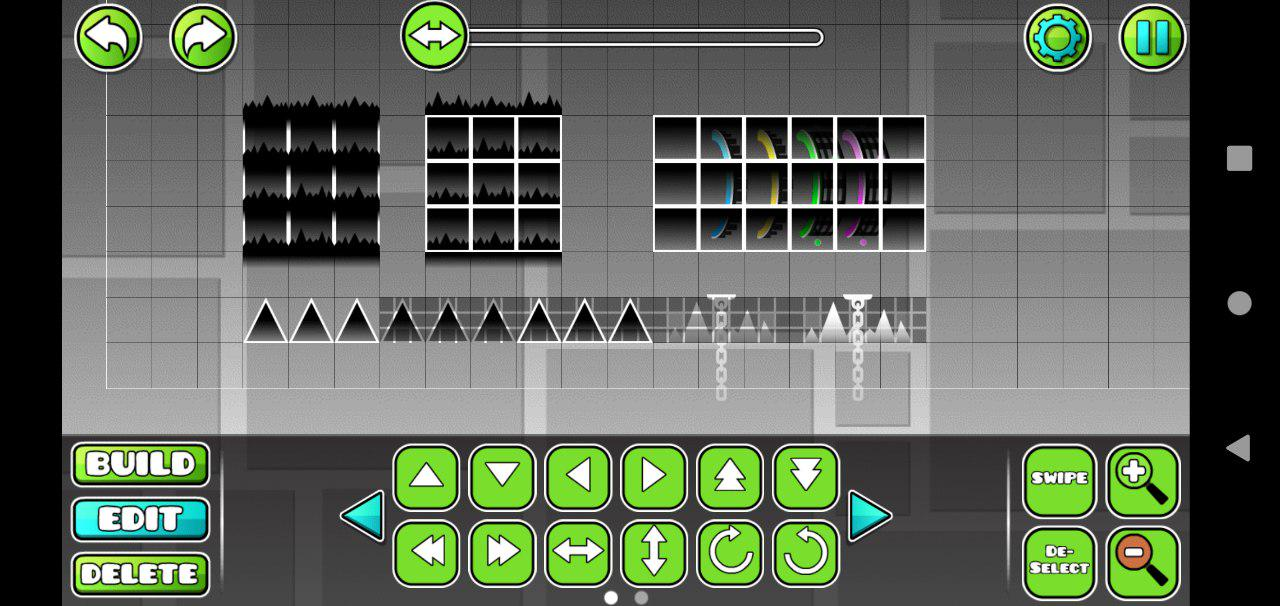1280x606 pixels.
Task: Flip the selected objects horizontally
Action: (579, 552)
